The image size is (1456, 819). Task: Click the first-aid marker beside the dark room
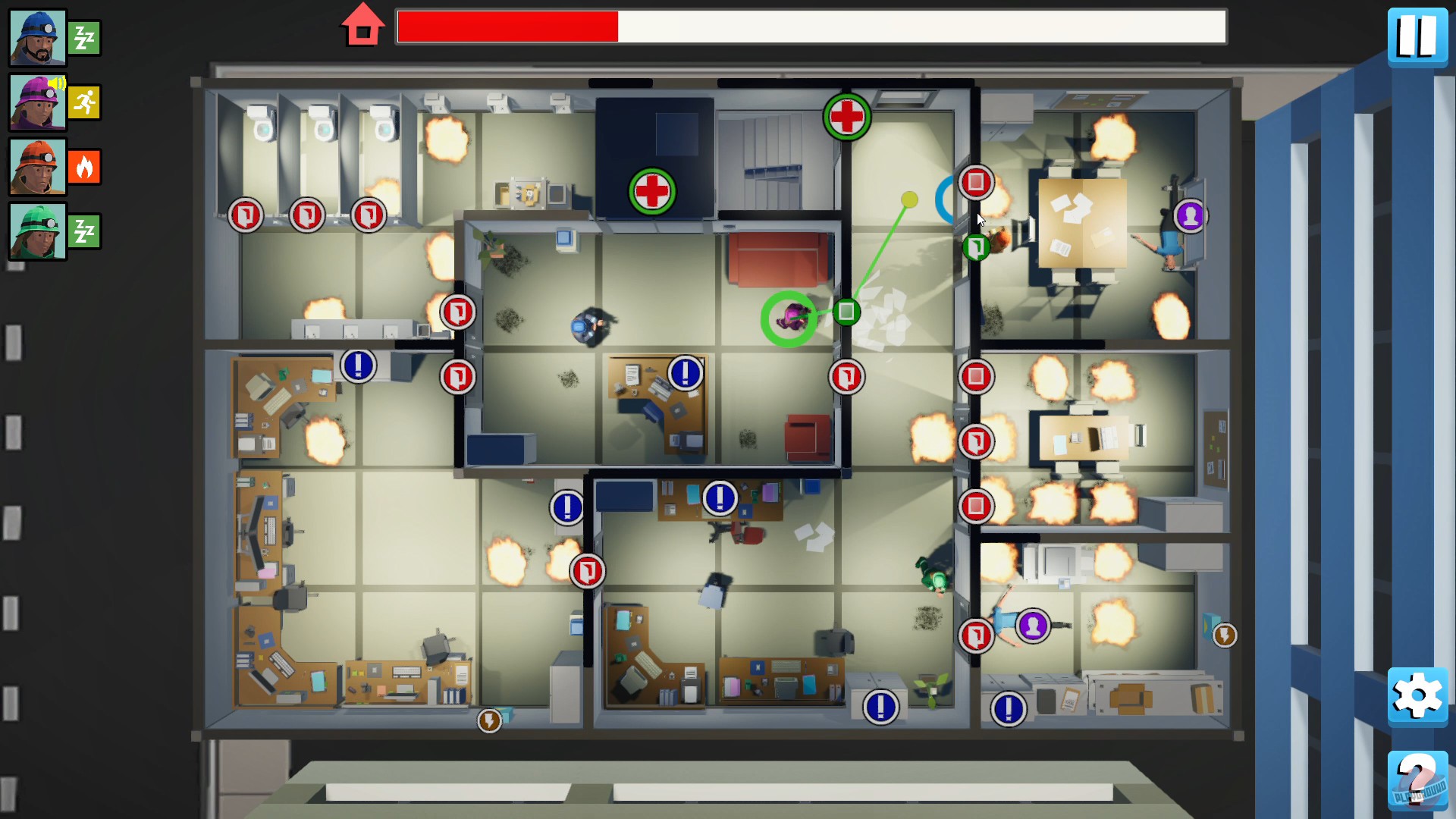pyautogui.click(x=653, y=192)
